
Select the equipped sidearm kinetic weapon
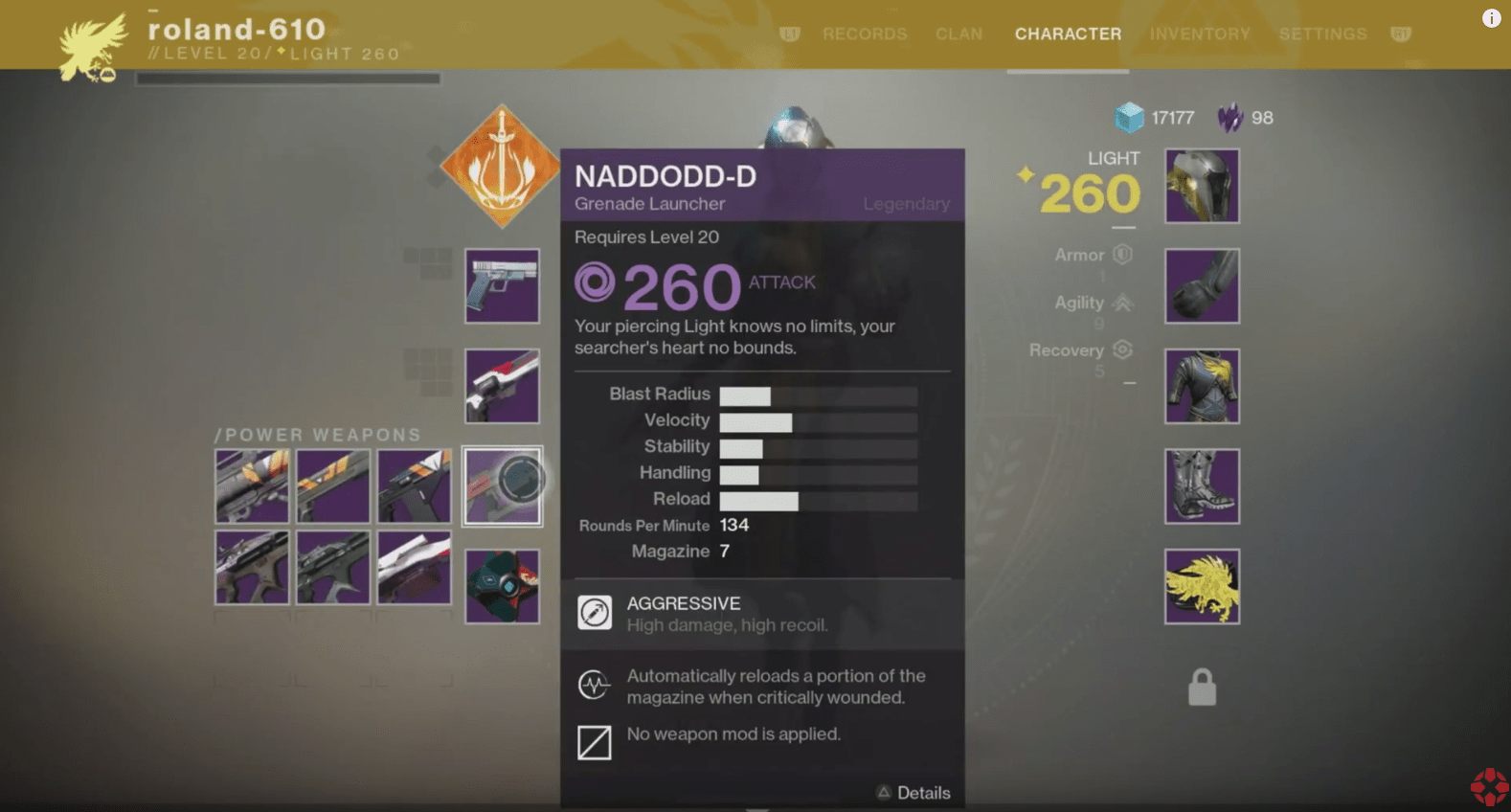coord(501,285)
